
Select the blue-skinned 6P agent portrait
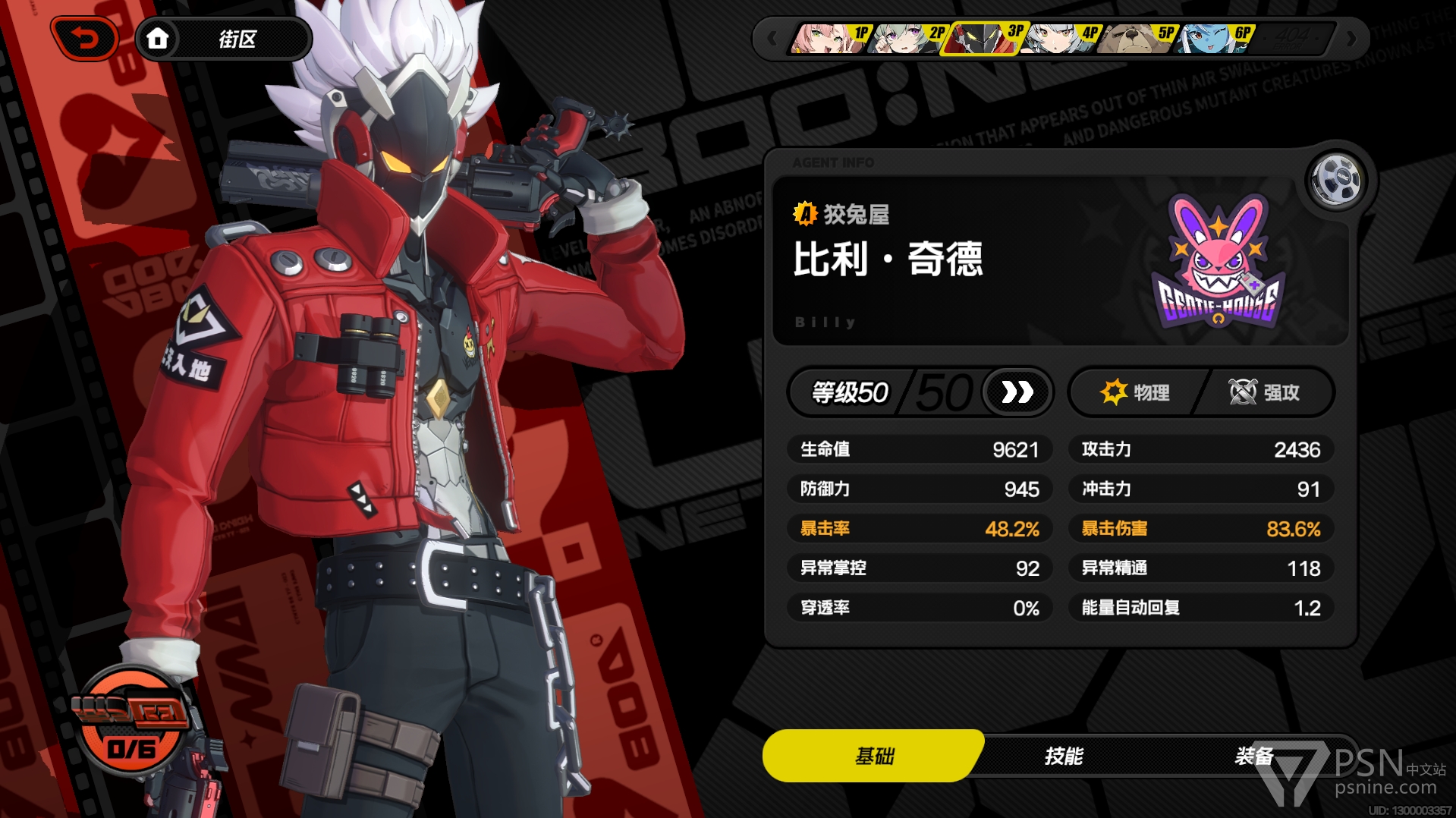tap(1212, 37)
